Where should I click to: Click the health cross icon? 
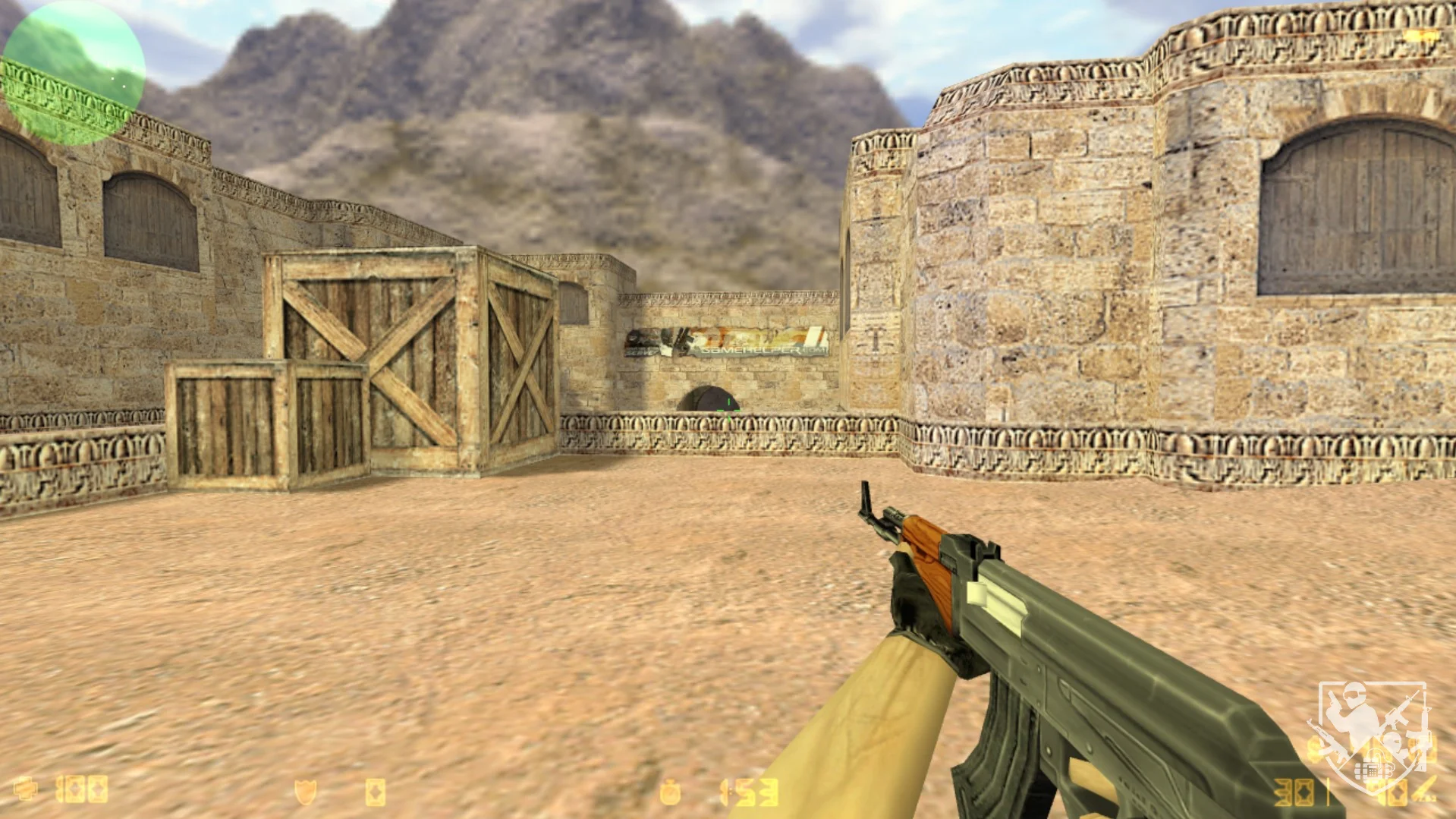click(25, 789)
